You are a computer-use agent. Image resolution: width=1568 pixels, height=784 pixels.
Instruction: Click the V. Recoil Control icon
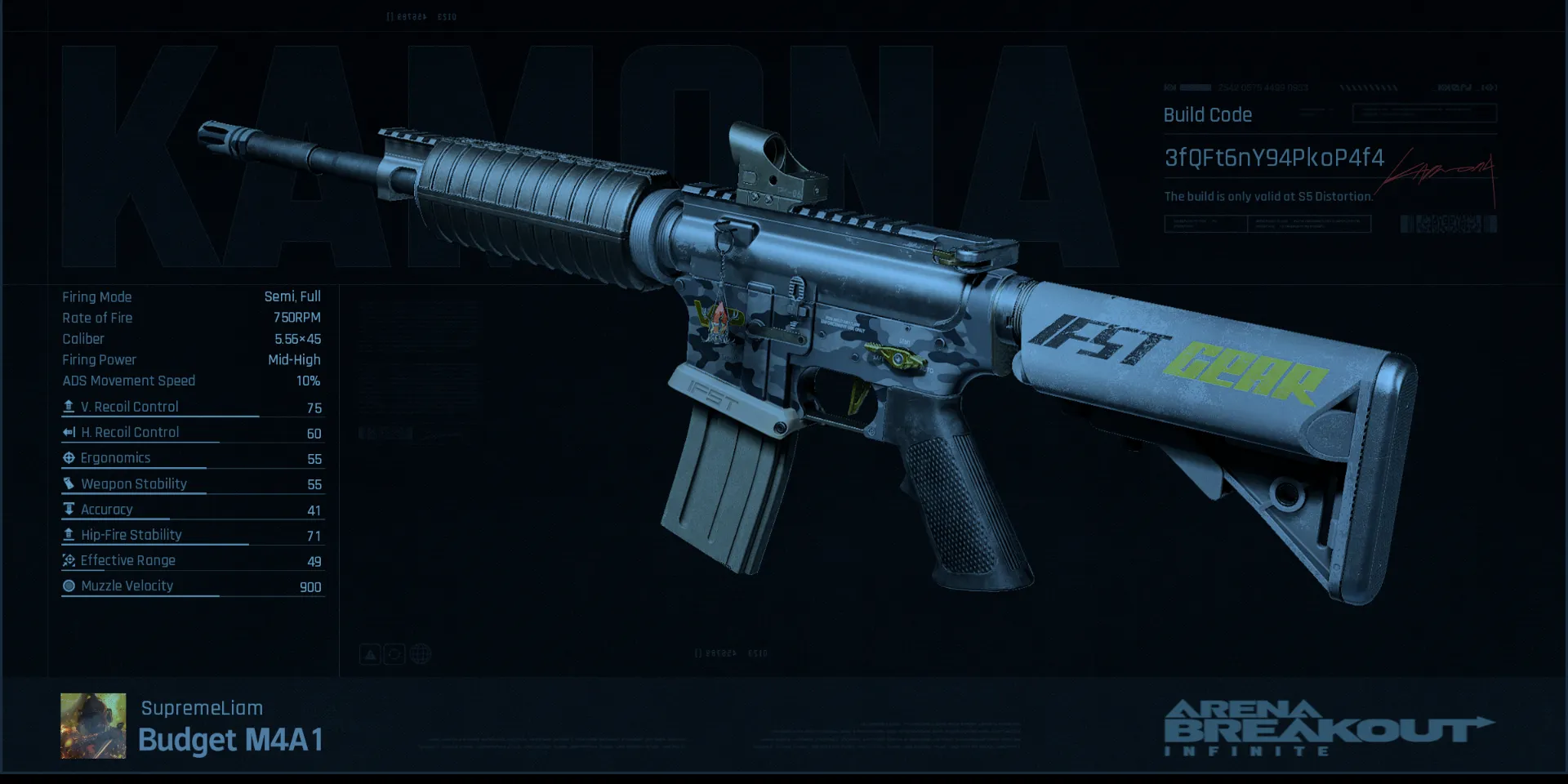click(69, 405)
